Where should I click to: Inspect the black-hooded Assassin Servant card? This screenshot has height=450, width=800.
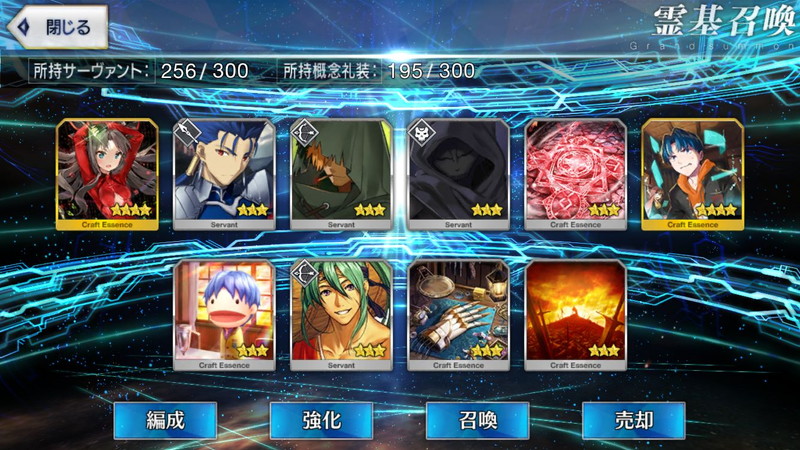[x=458, y=174]
